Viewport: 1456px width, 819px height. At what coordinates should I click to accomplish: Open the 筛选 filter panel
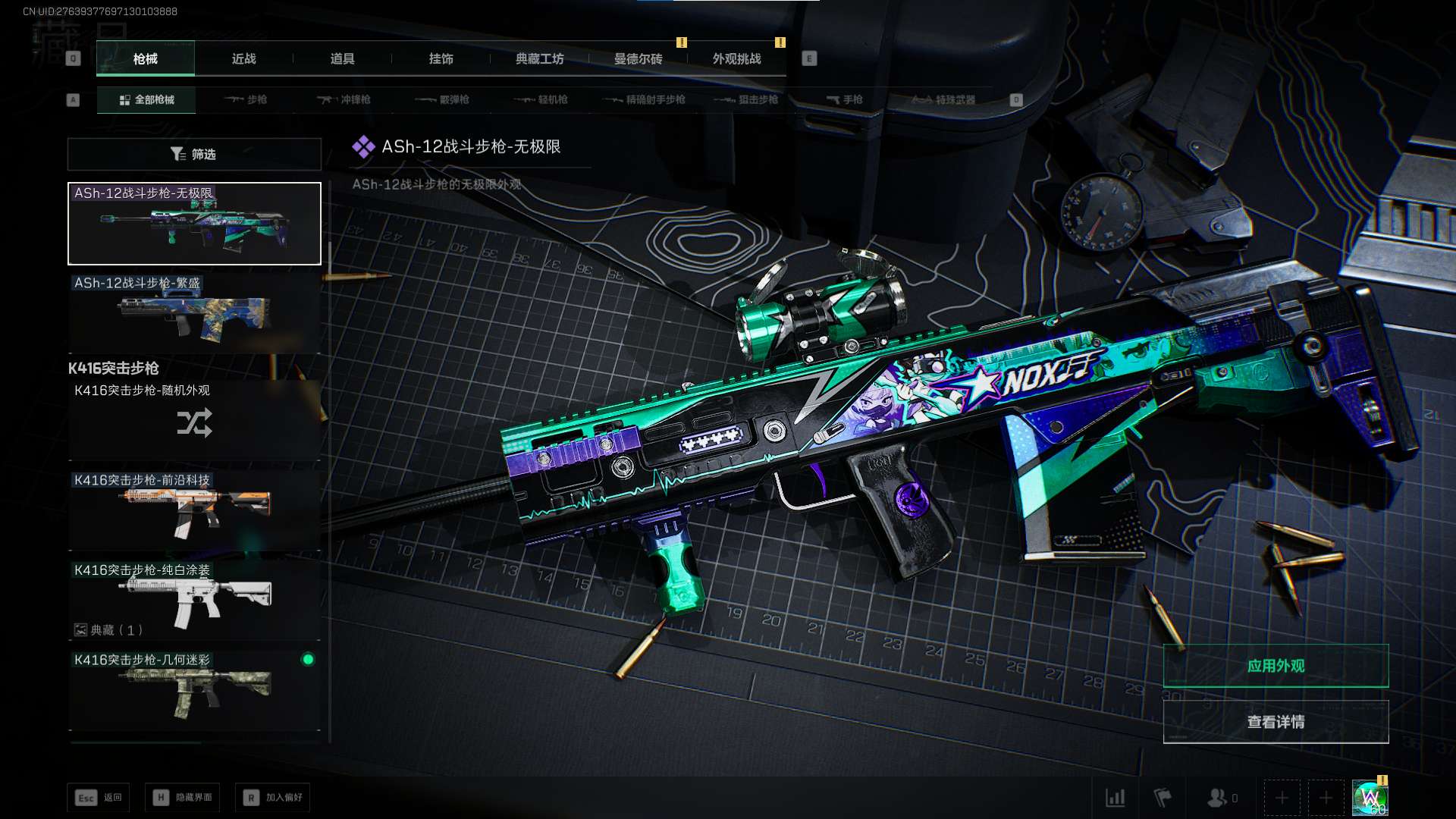coord(194,154)
